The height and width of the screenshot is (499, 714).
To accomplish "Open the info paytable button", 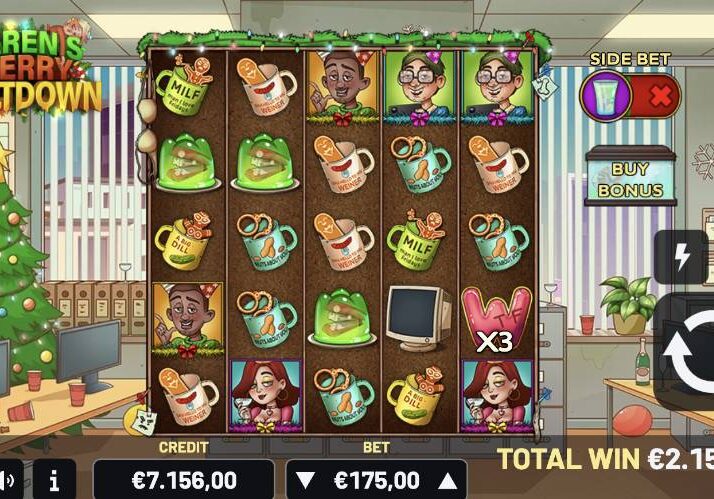I will [54, 480].
